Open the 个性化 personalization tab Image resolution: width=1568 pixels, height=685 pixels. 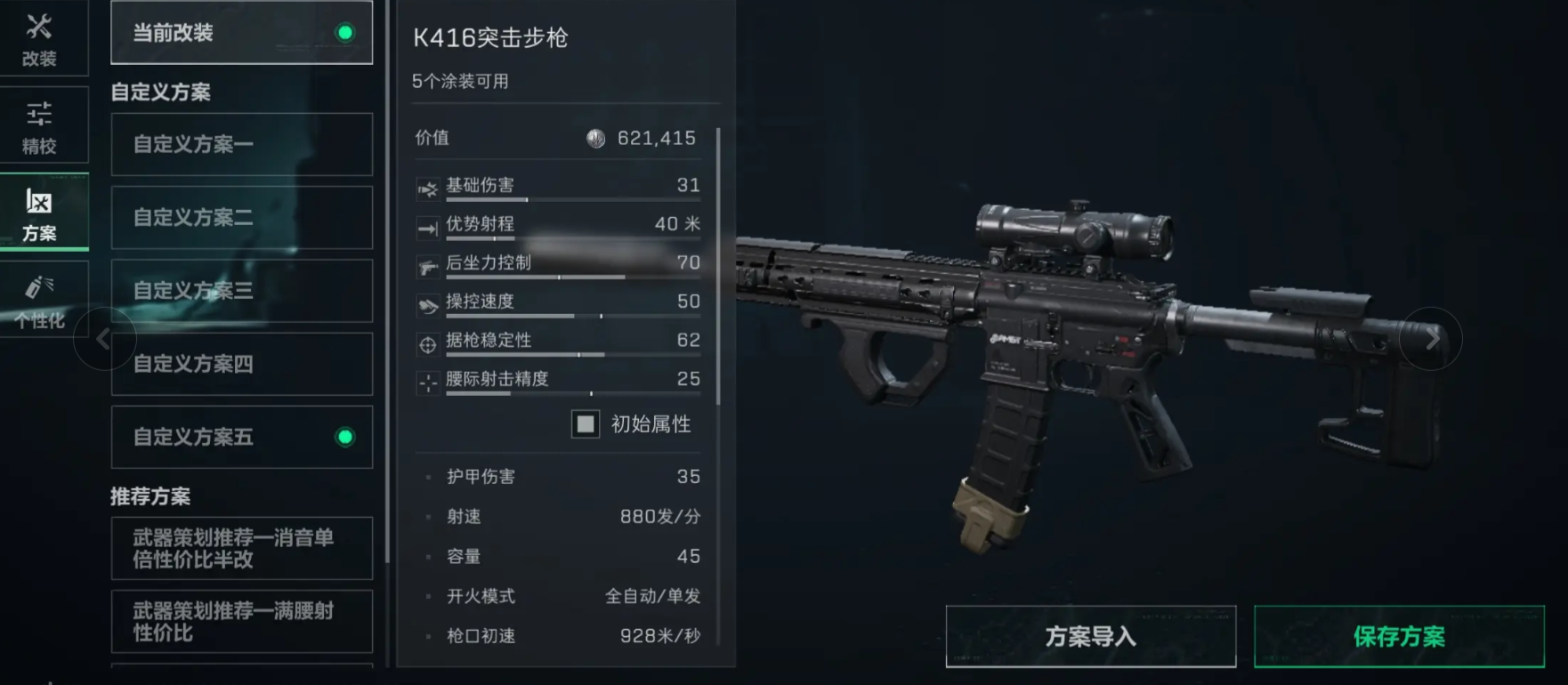pyautogui.click(x=39, y=301)
